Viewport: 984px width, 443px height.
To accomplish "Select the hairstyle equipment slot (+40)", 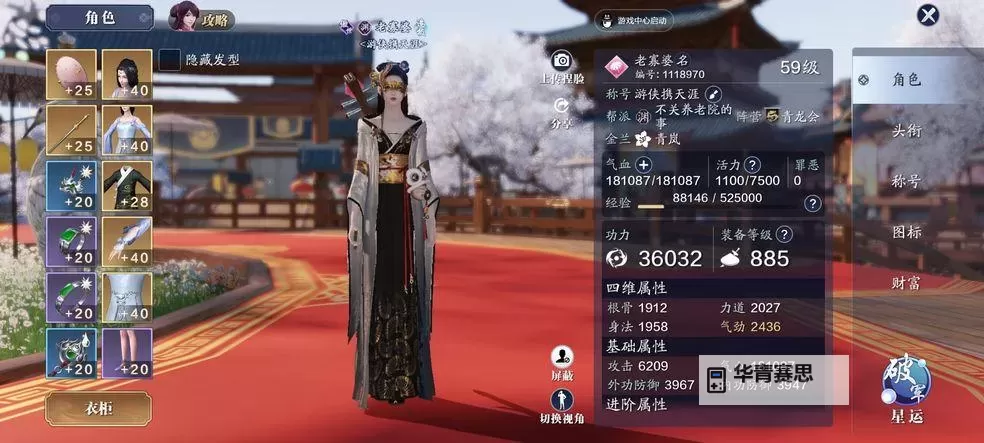I will point(127,75).
